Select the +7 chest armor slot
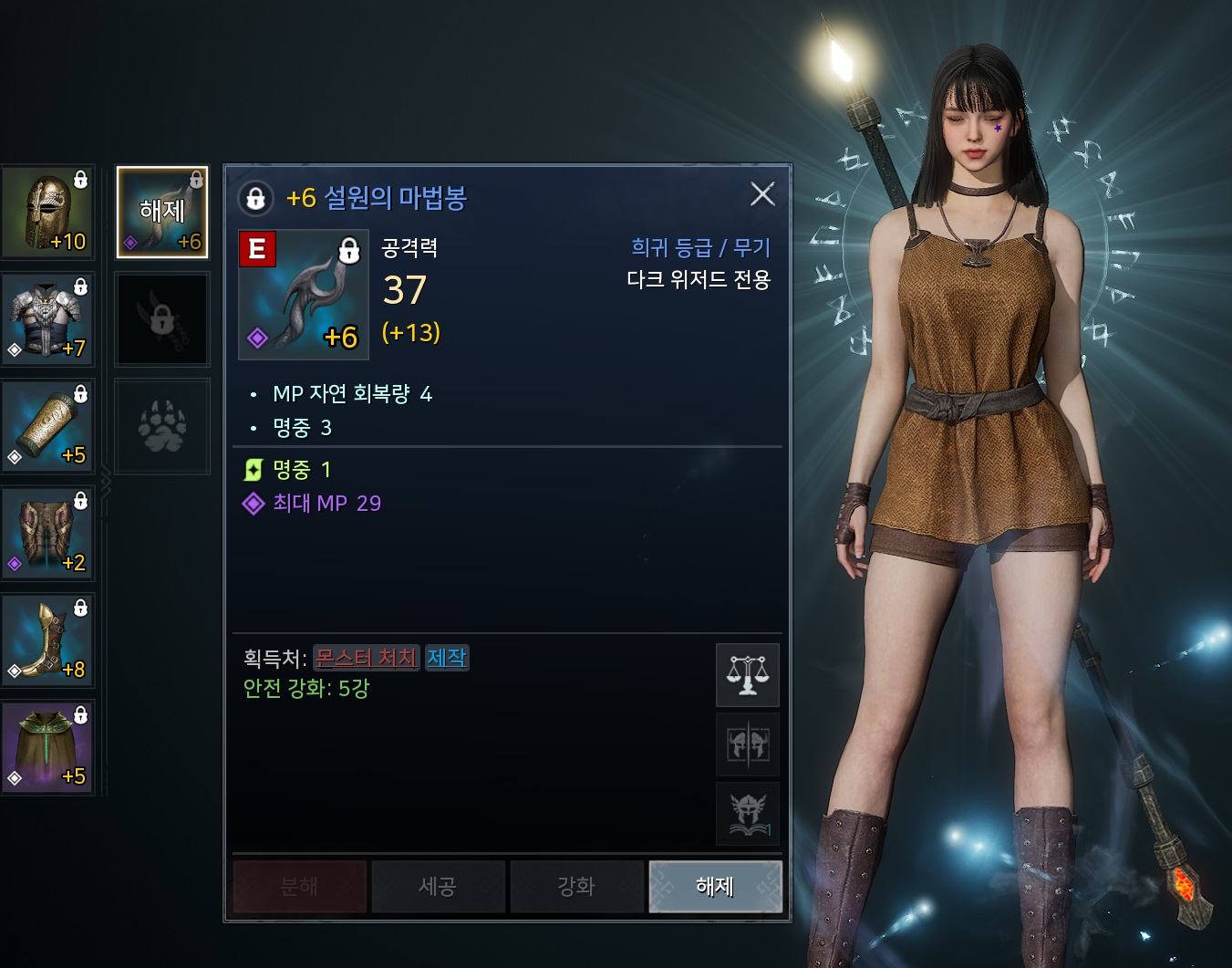Screen dimensions: 1232x968 point(47,319)
